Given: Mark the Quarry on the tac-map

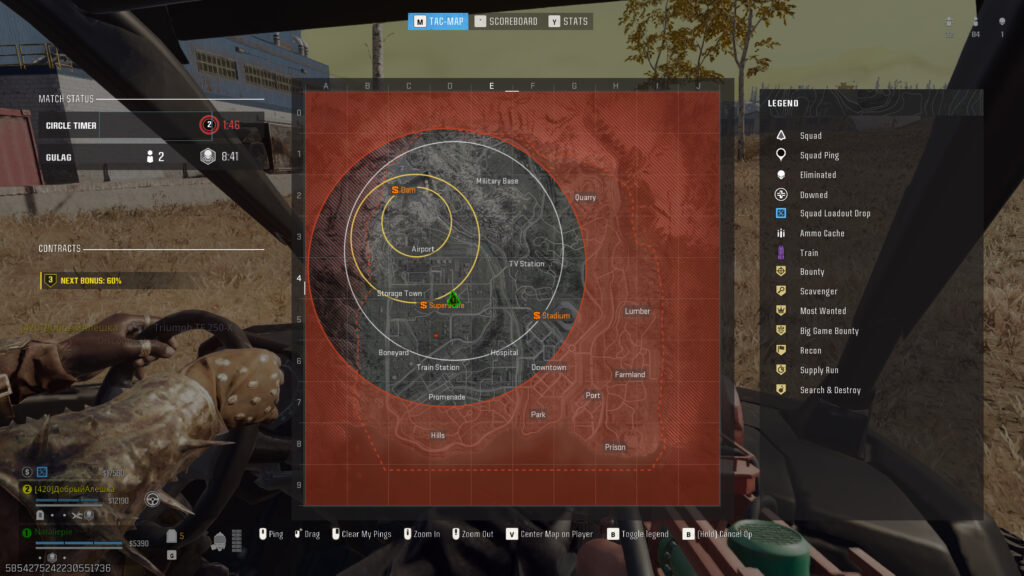Looking at the screenshot, I should pos(585,197).
